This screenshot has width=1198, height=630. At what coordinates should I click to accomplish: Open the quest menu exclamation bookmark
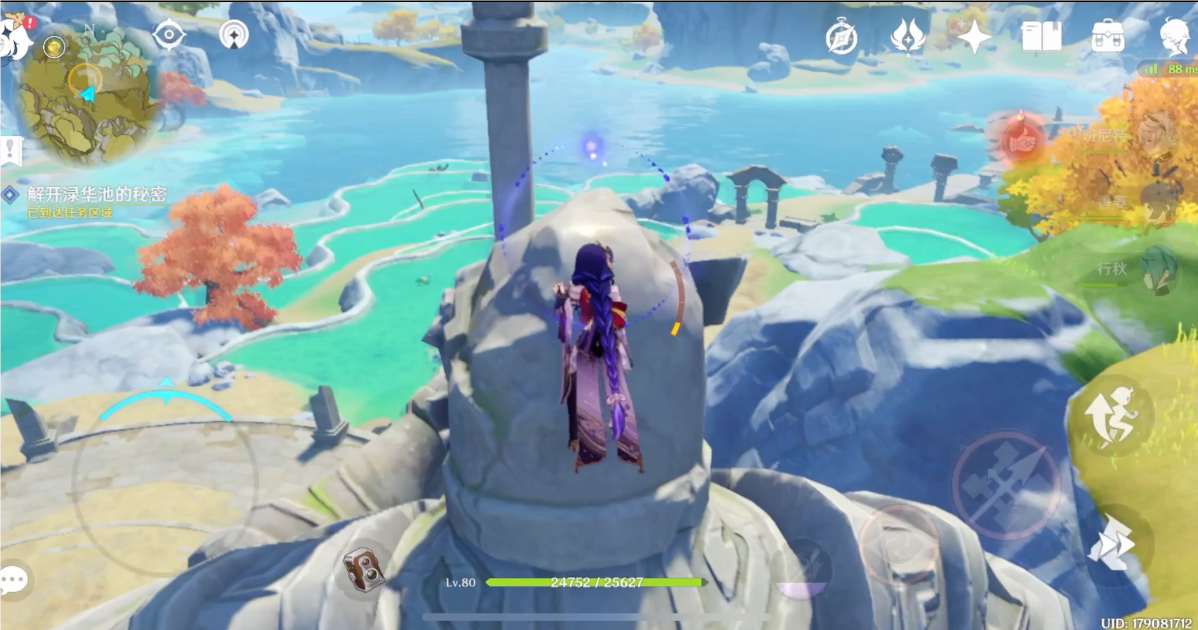click(12, 152)
